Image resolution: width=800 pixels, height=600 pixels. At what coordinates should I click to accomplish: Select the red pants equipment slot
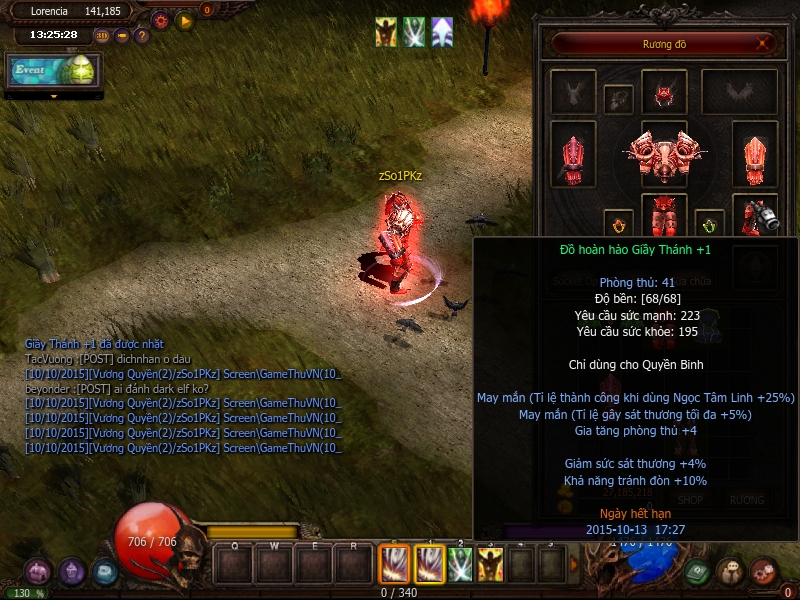pos(664,214)
